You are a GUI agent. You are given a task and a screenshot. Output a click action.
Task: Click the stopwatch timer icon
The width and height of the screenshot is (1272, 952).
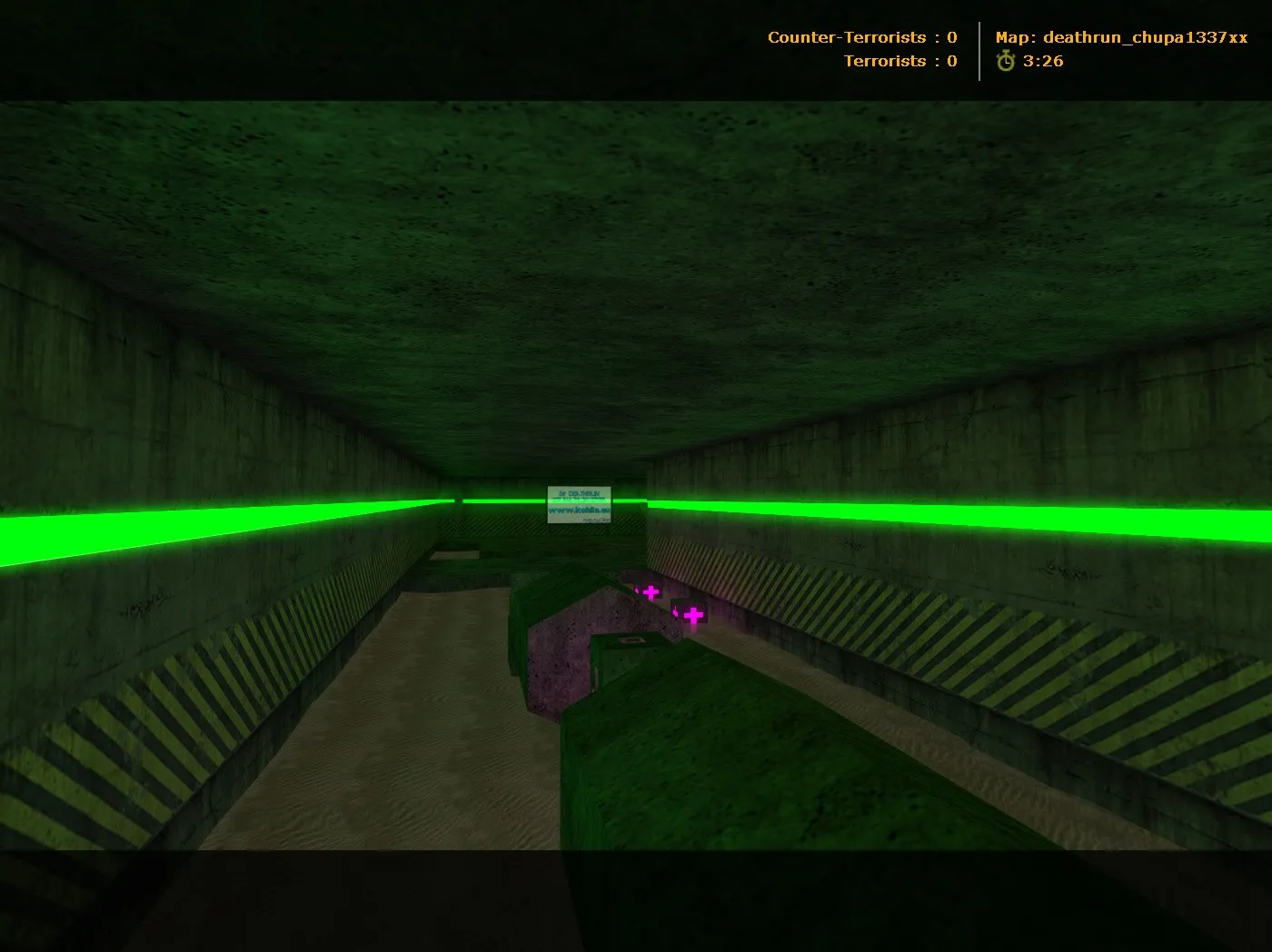[1005, 61]
